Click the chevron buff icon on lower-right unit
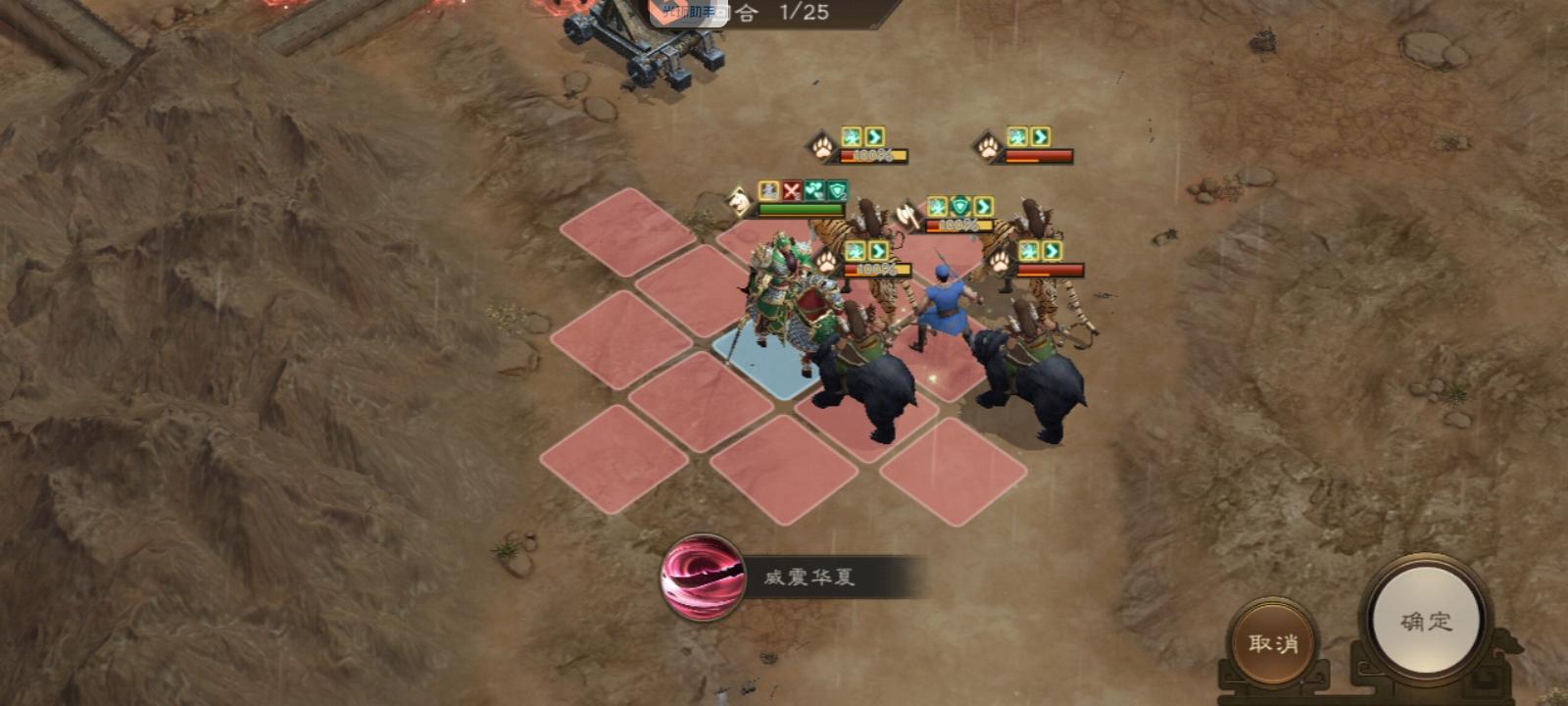Screen dimensions: 1568x706 coord(1053,247)
